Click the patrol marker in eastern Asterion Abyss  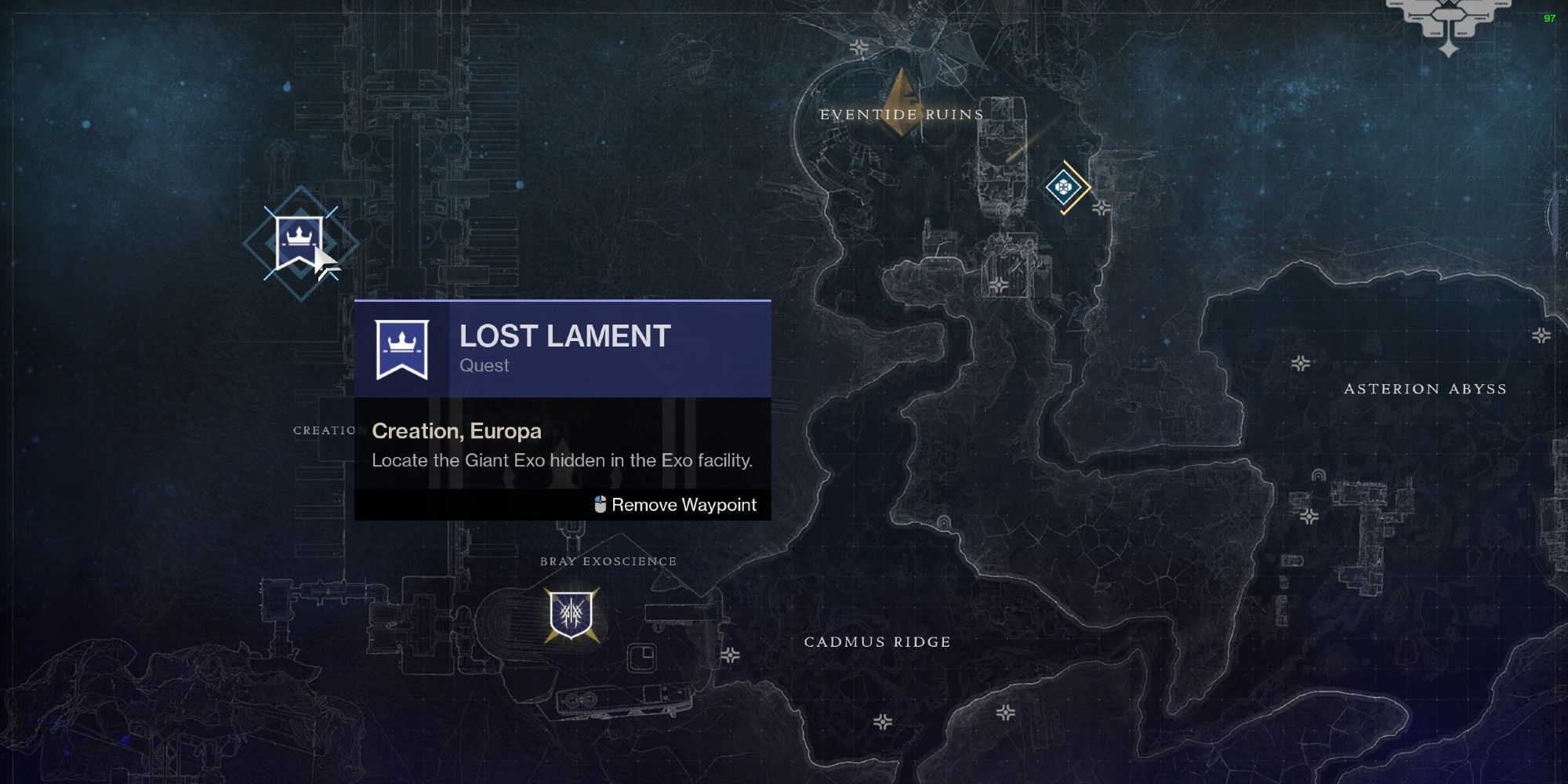coord(1540,336)
